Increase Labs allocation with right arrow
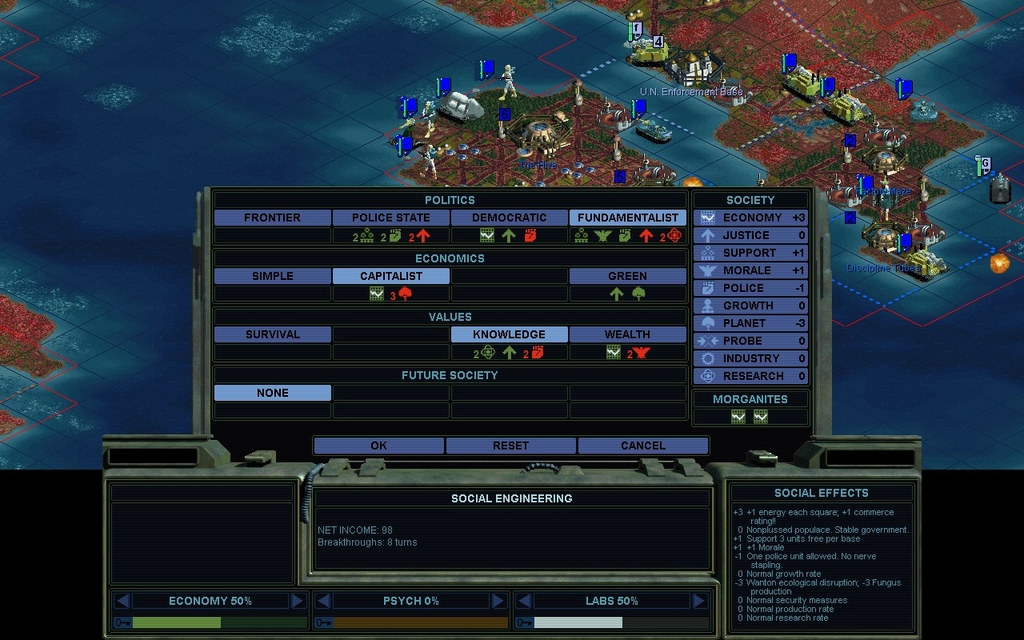Image resolution: width=1024 pixels, height=640 pixels. [698, 601]
